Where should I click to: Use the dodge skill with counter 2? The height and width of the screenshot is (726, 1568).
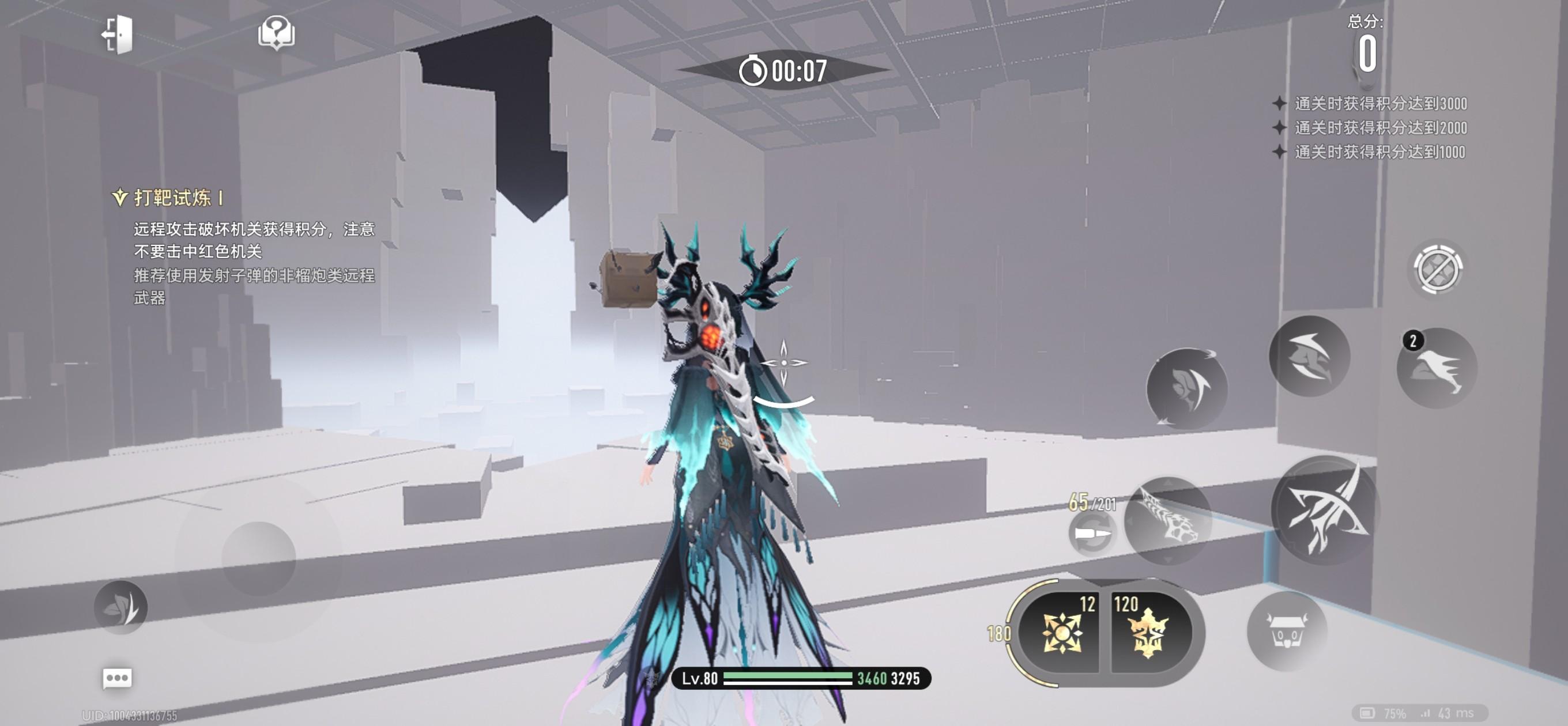1437,368
